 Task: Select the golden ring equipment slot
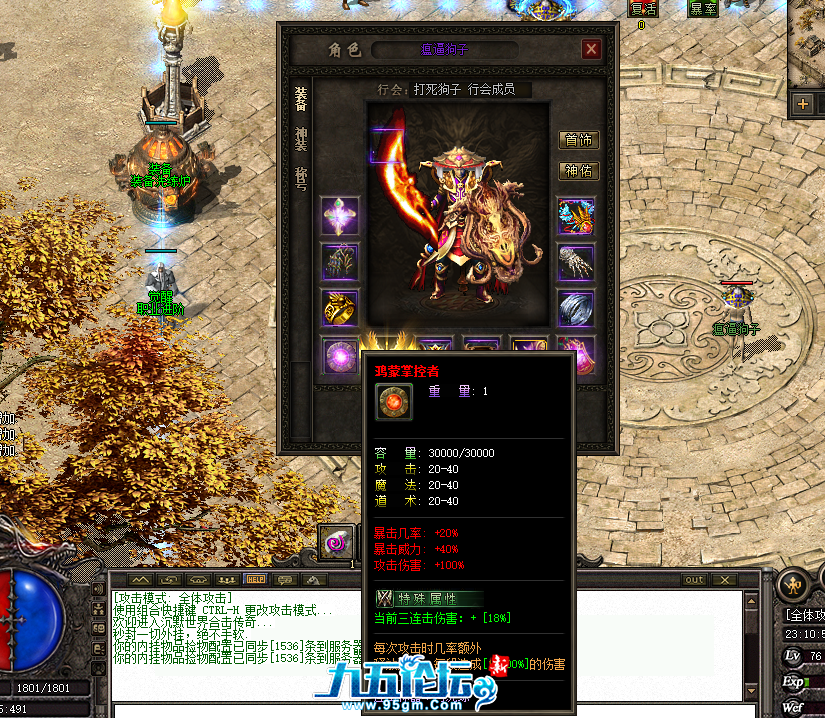tap(339, 308)
